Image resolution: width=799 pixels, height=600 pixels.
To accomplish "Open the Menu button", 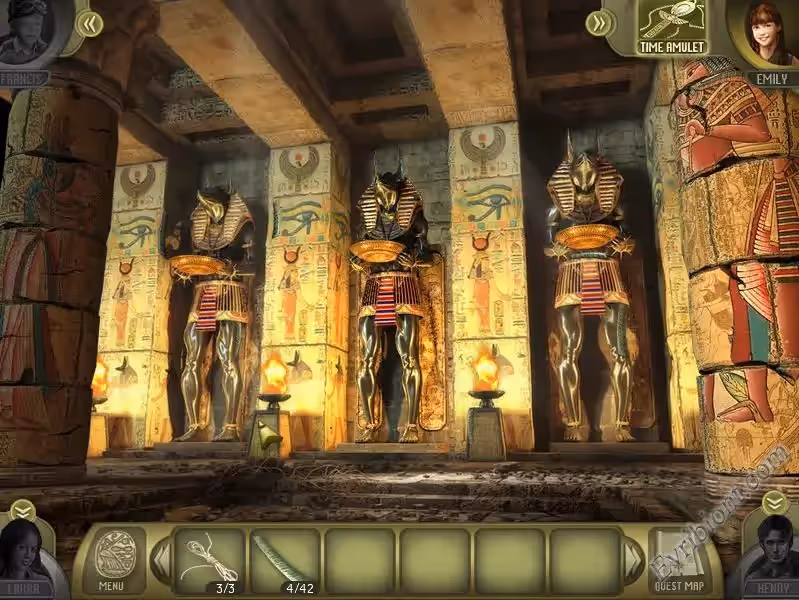I will [x=112, y=560].
